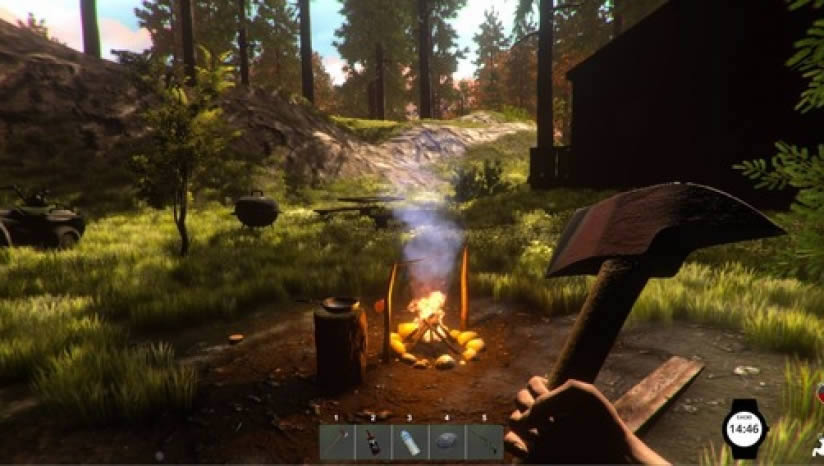
Task: Select the dark soda bottle hotbar slot
Action: click(374, 441)
